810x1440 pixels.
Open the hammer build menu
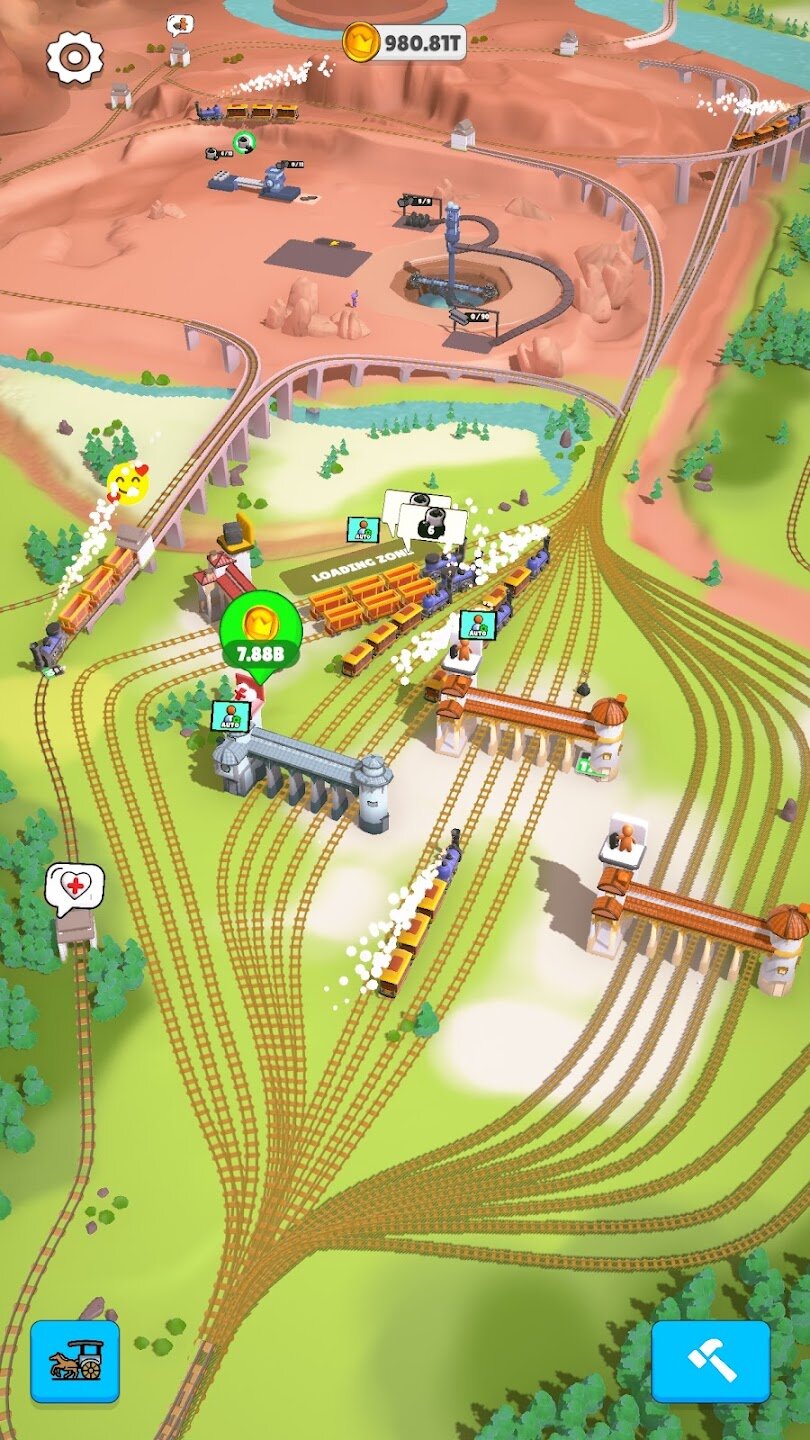pyautogui.click(x=711, y=1361)
